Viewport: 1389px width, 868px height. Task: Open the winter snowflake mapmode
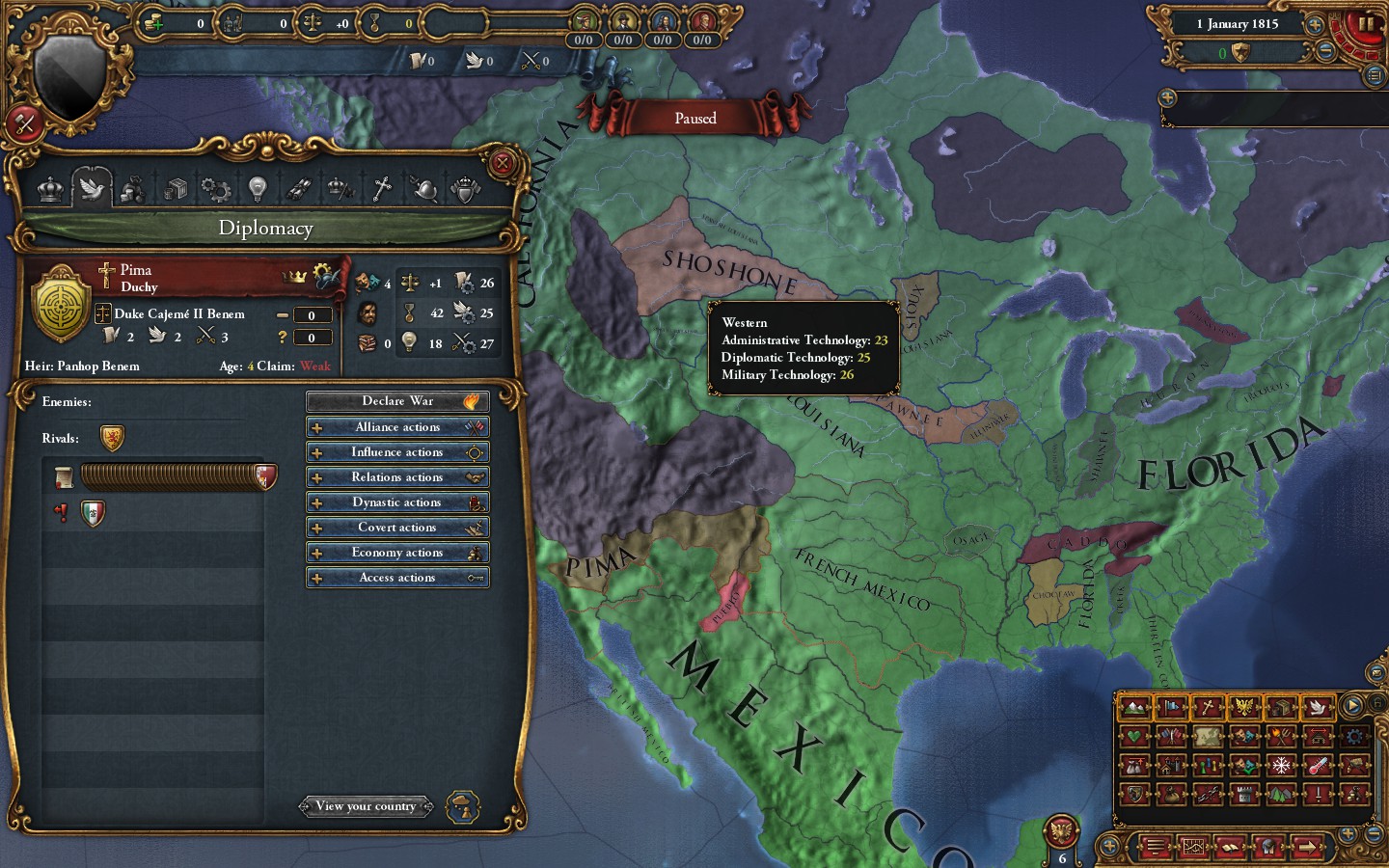1281,765
